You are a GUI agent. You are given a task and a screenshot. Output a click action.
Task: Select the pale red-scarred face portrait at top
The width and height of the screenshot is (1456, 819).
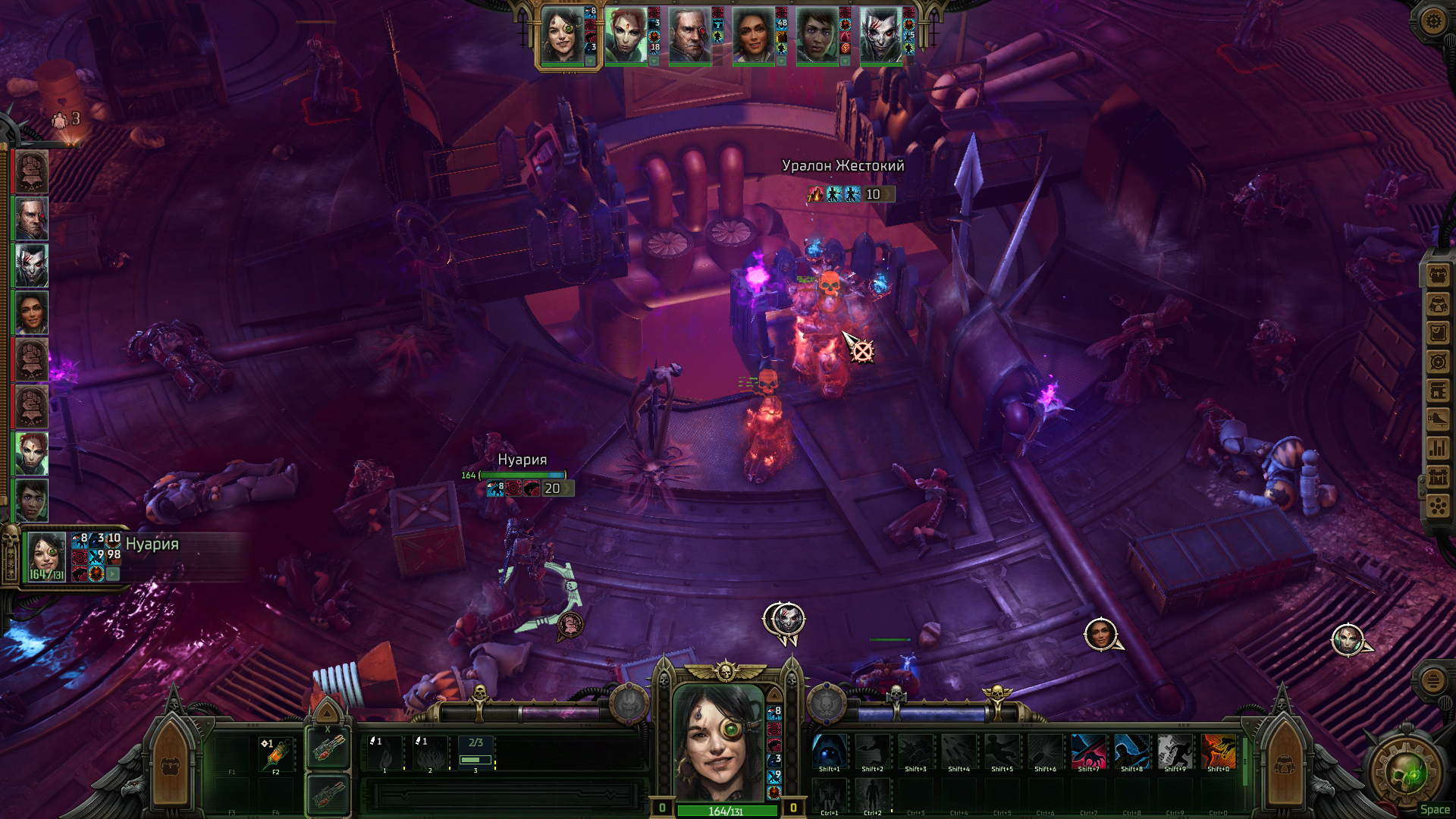point(880,36)
